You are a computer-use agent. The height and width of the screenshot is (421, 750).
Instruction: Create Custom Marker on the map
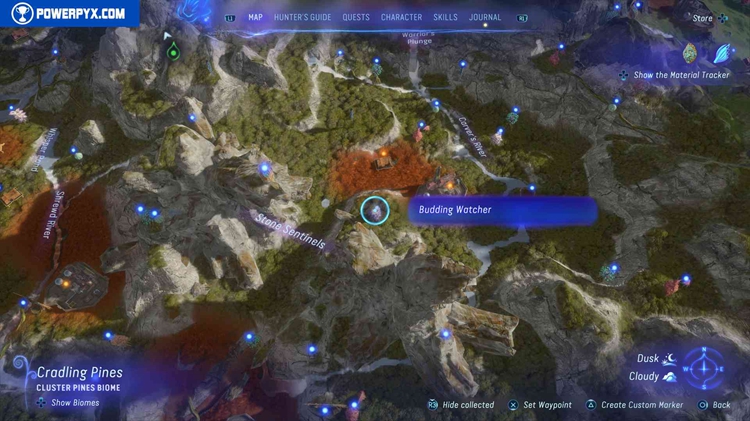click(x=634, y=405)
